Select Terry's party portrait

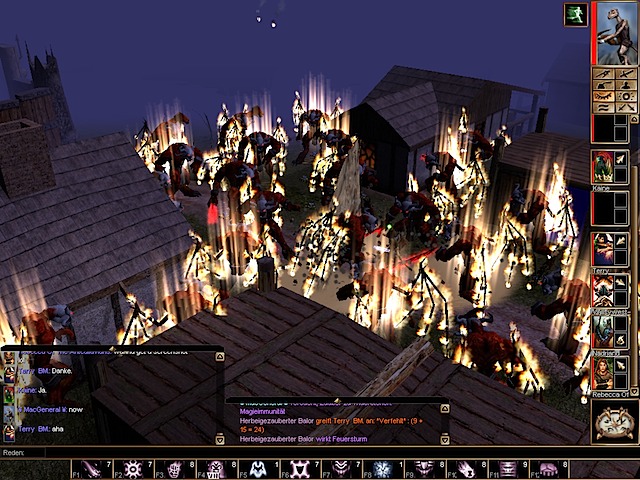(602, 249)
